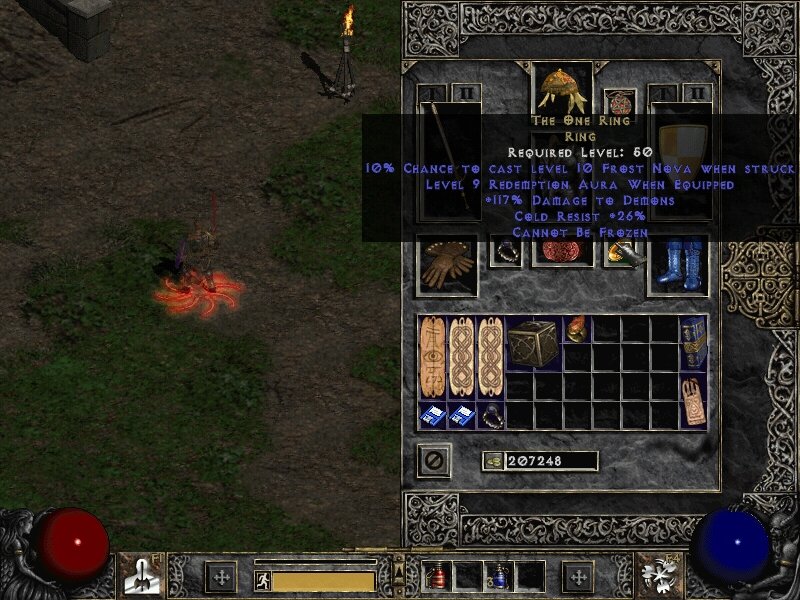Select the equipped red belt slot
The image size is (800, 600).
click(562, 252)
